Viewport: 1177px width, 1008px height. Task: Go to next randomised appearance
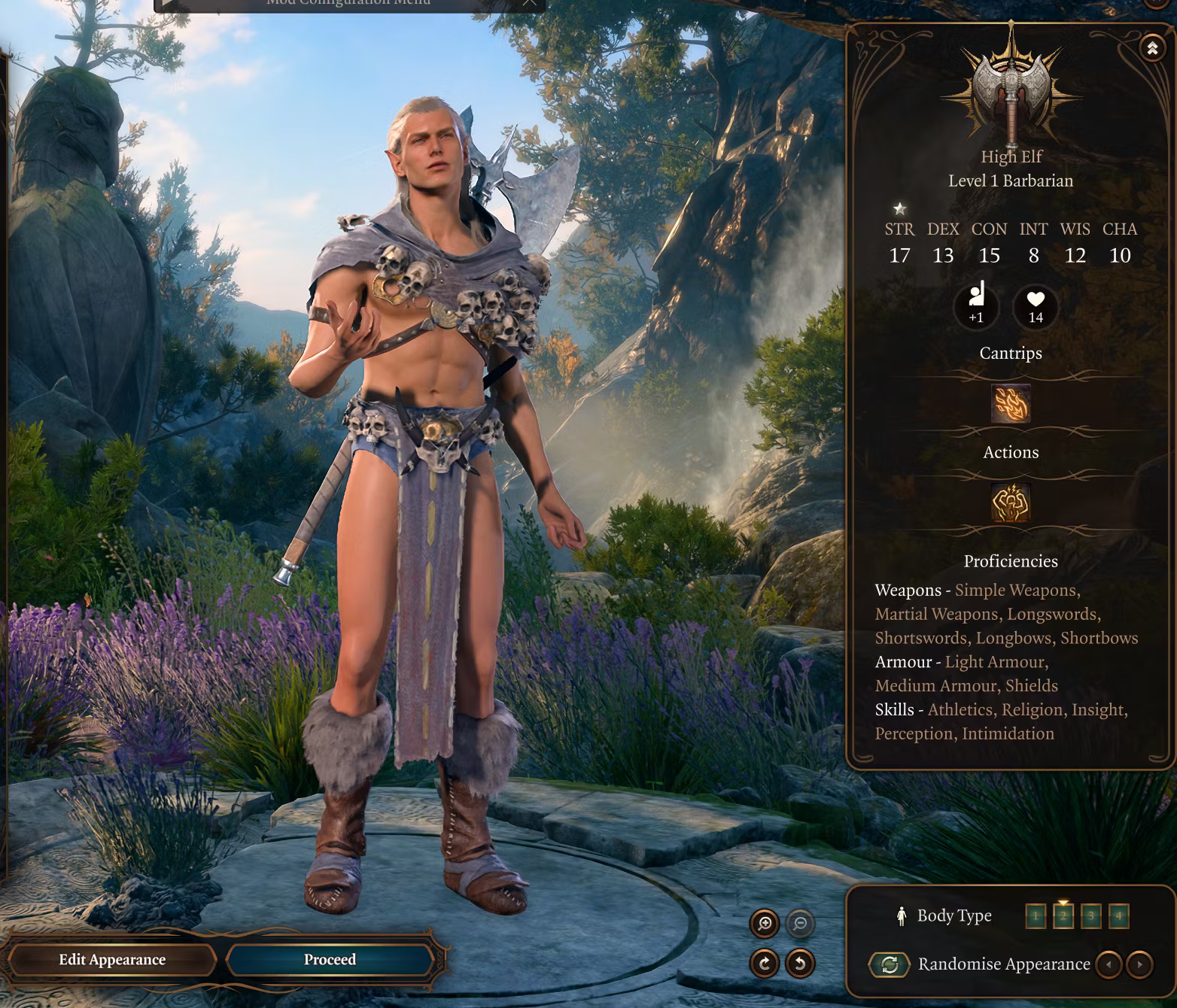tap(1140, 964)
